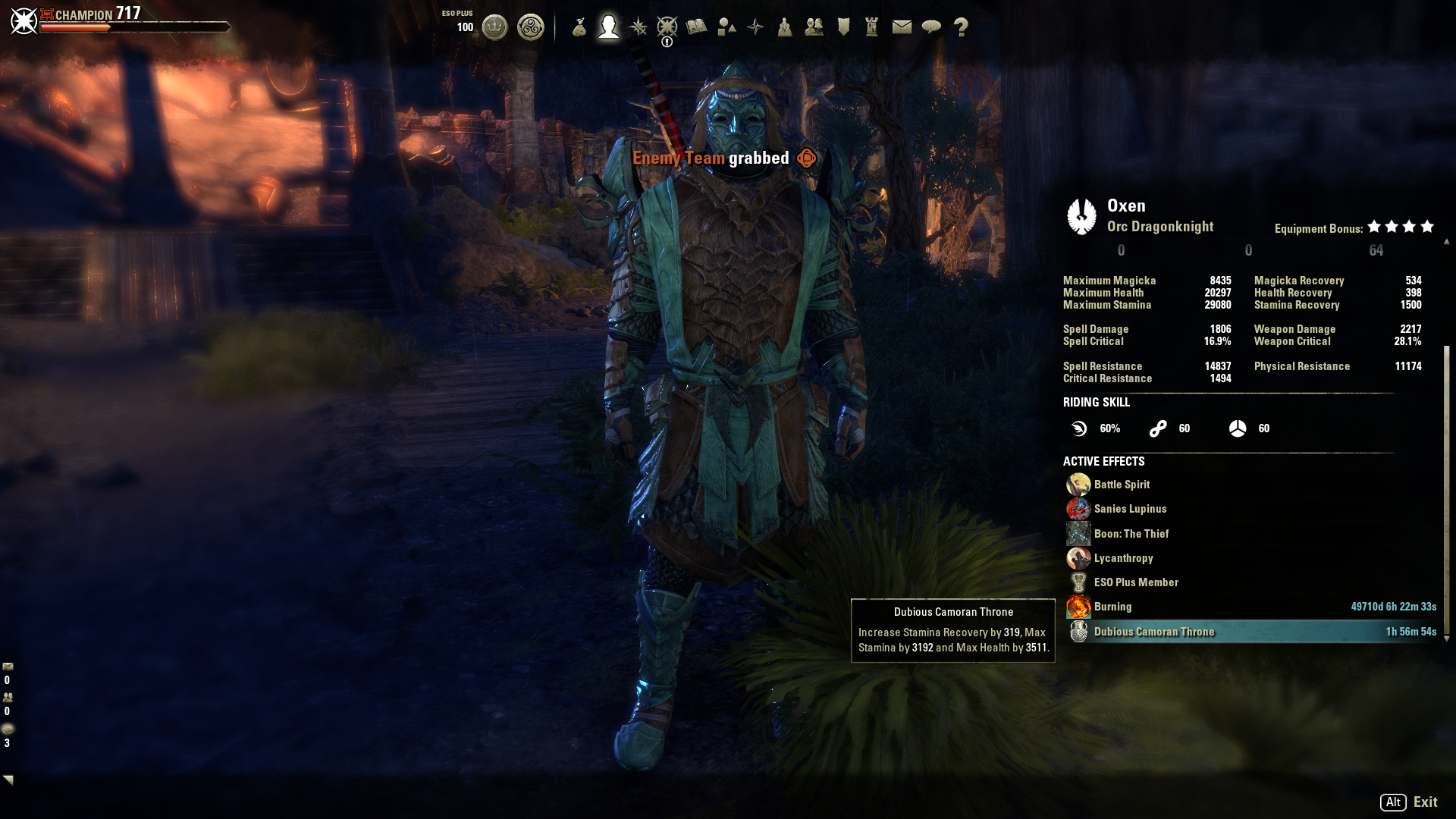1456x819 pixels.
Task: Open the Help question mark
Action: tap(963, 25)
